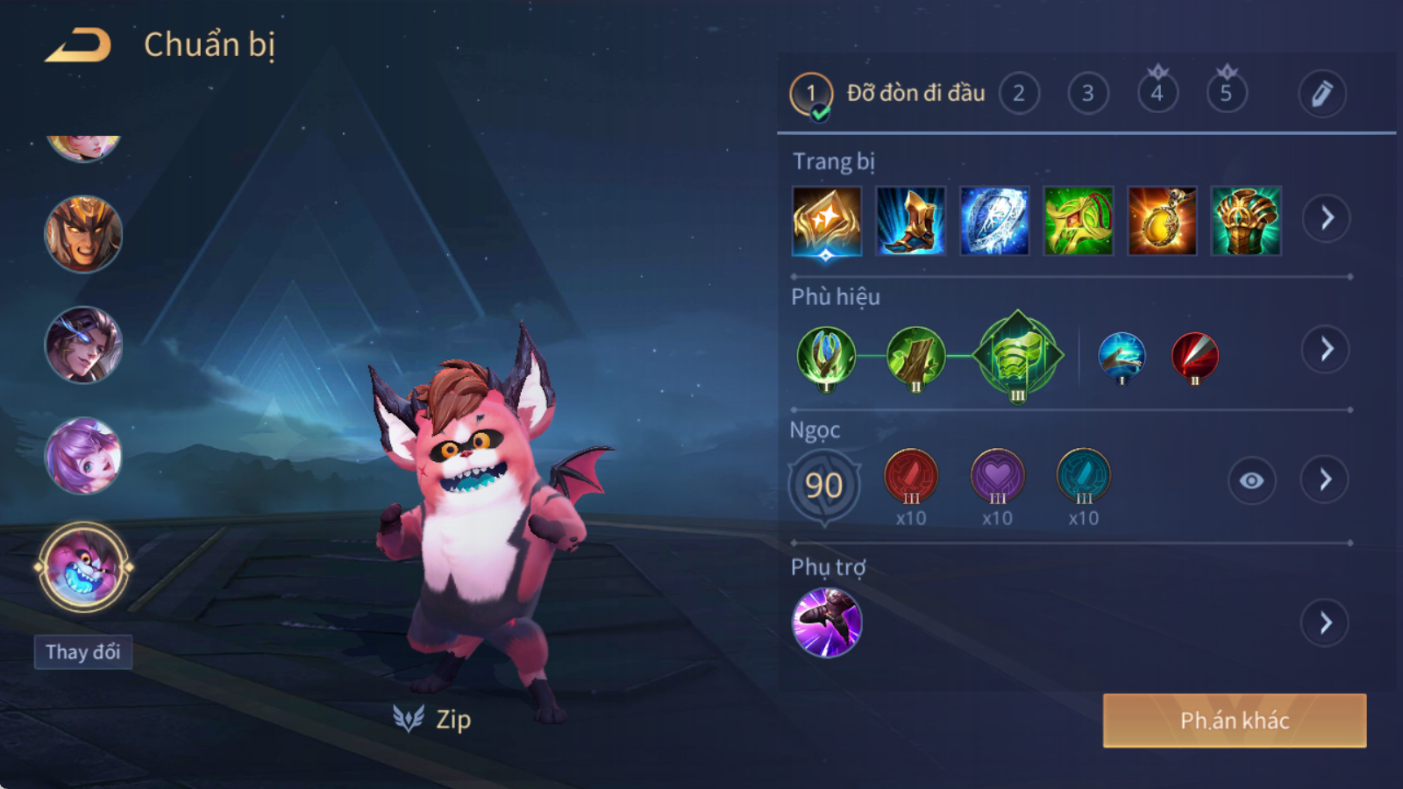The image size is (1403, 789).
Task: Switch to build preset 2
Action: pyautogui.click(x=1019, y=94)
